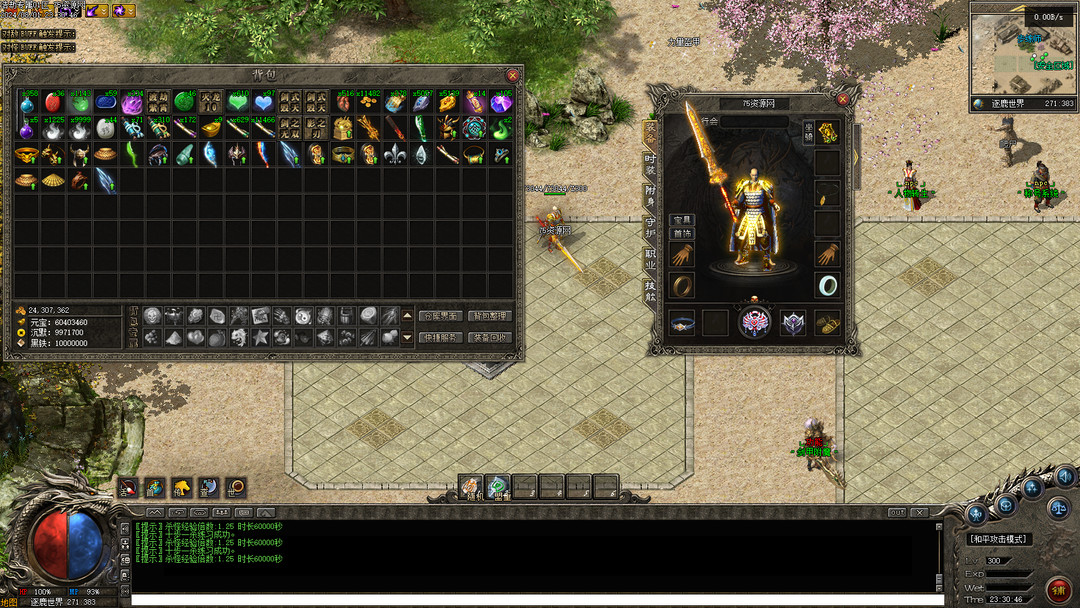Image resolution: width=1080 pixels, height=608 pixels.
Task: Switch to the 时装 fashion tab
Action: tap(650, 164)
